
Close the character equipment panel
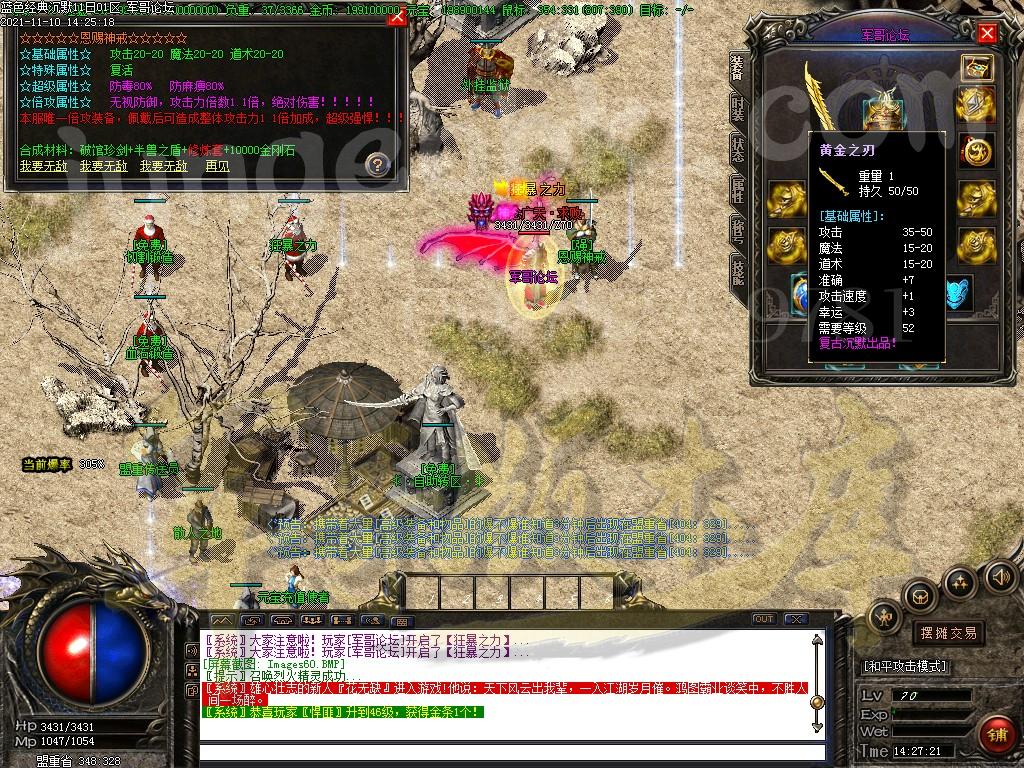[987, 33]
